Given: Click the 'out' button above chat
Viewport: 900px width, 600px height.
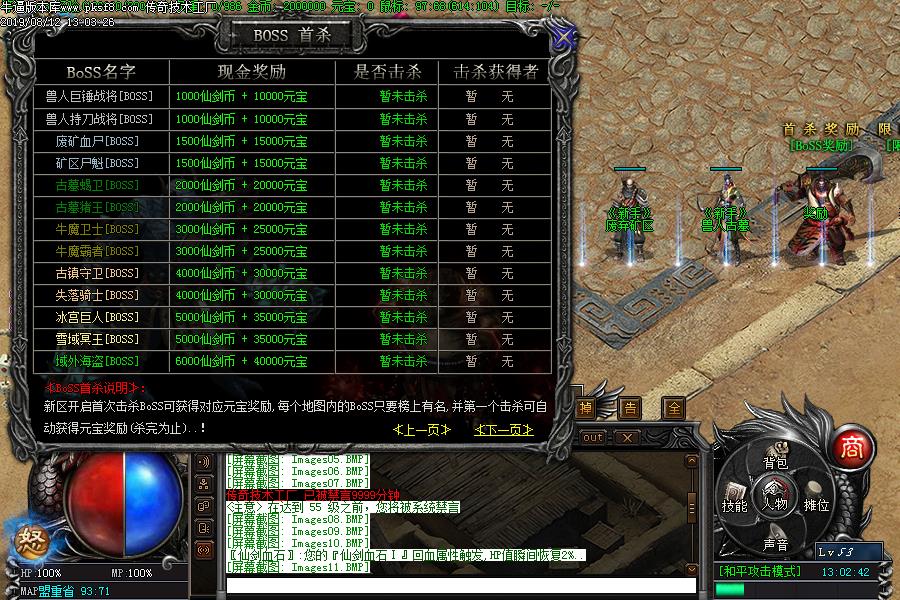Looking at the screenshot, I should tap(593, 437).
